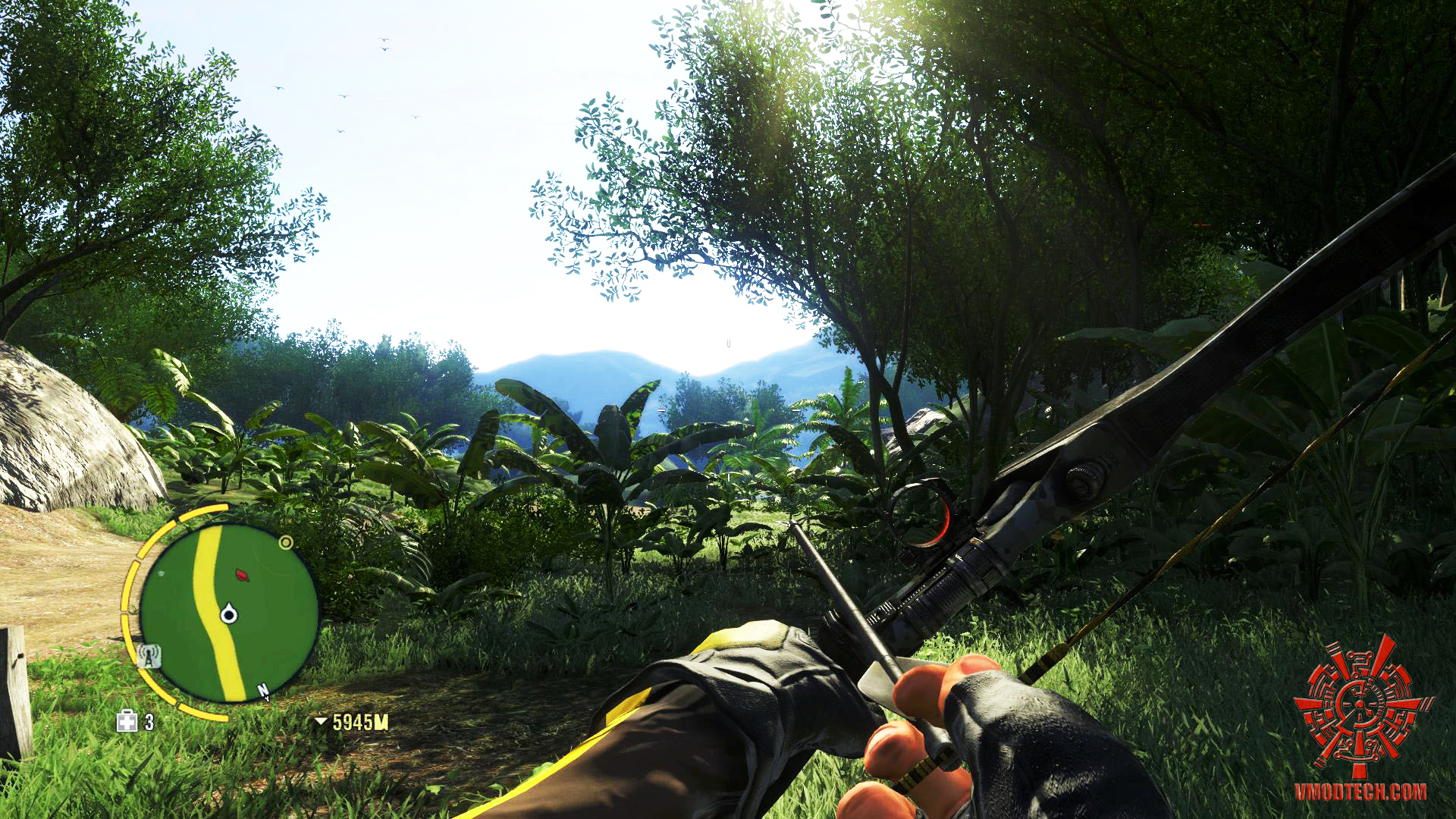
Task: Click the north N compass marker
Action: point(264,692)
